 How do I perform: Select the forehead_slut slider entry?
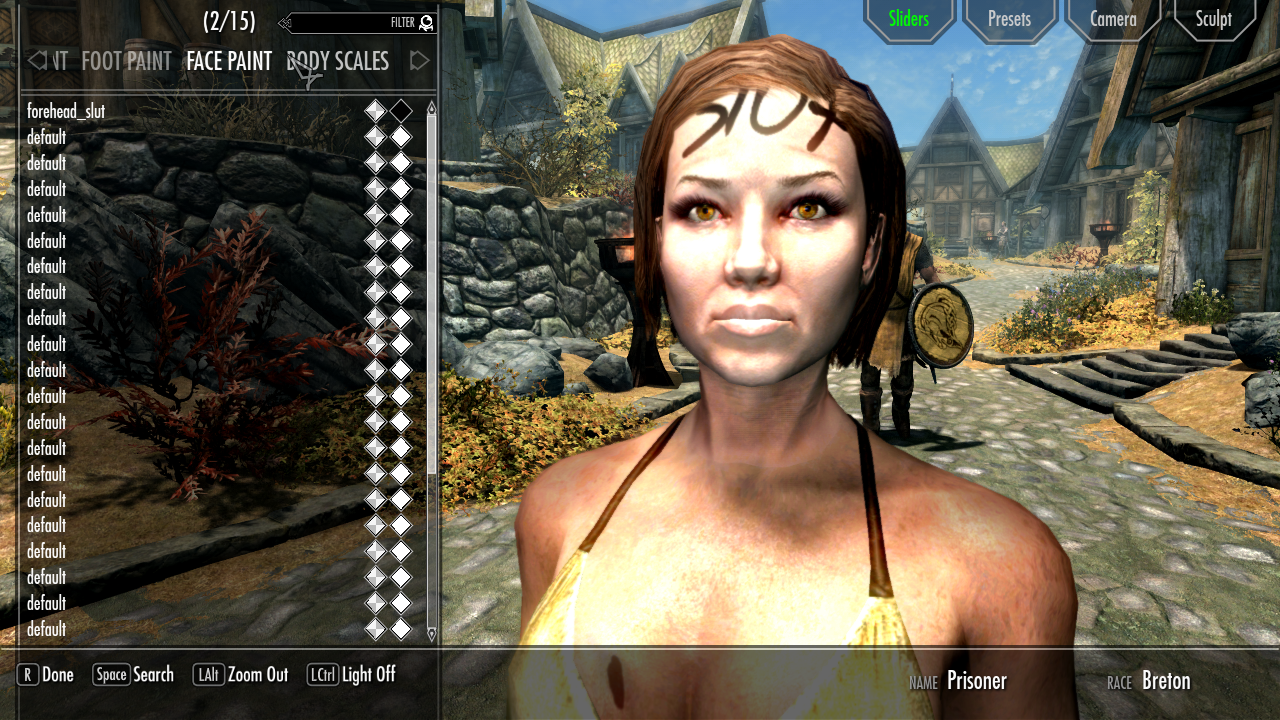tap(67, 111)
